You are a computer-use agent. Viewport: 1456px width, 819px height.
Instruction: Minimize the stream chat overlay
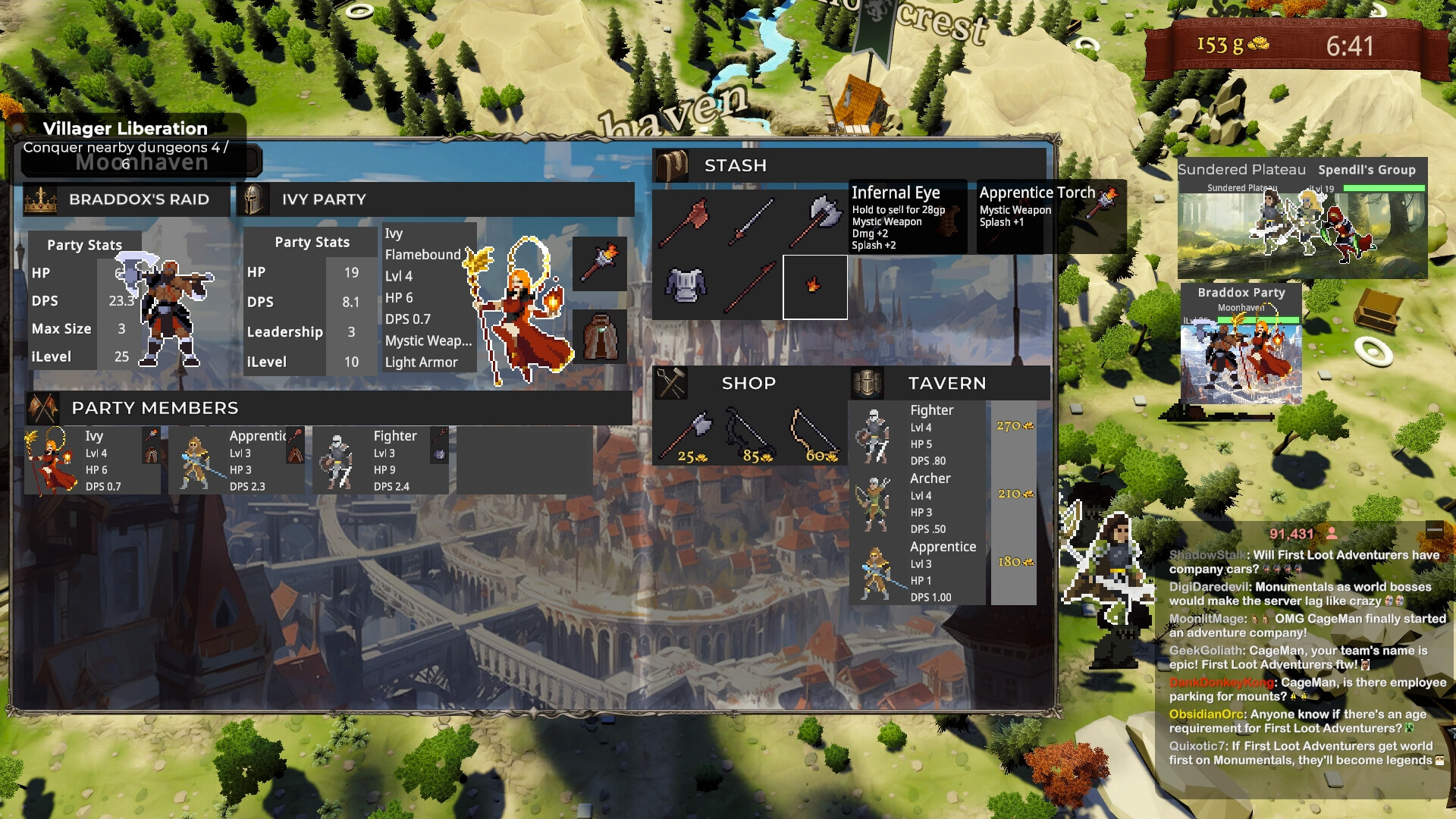coord(1434,531)
